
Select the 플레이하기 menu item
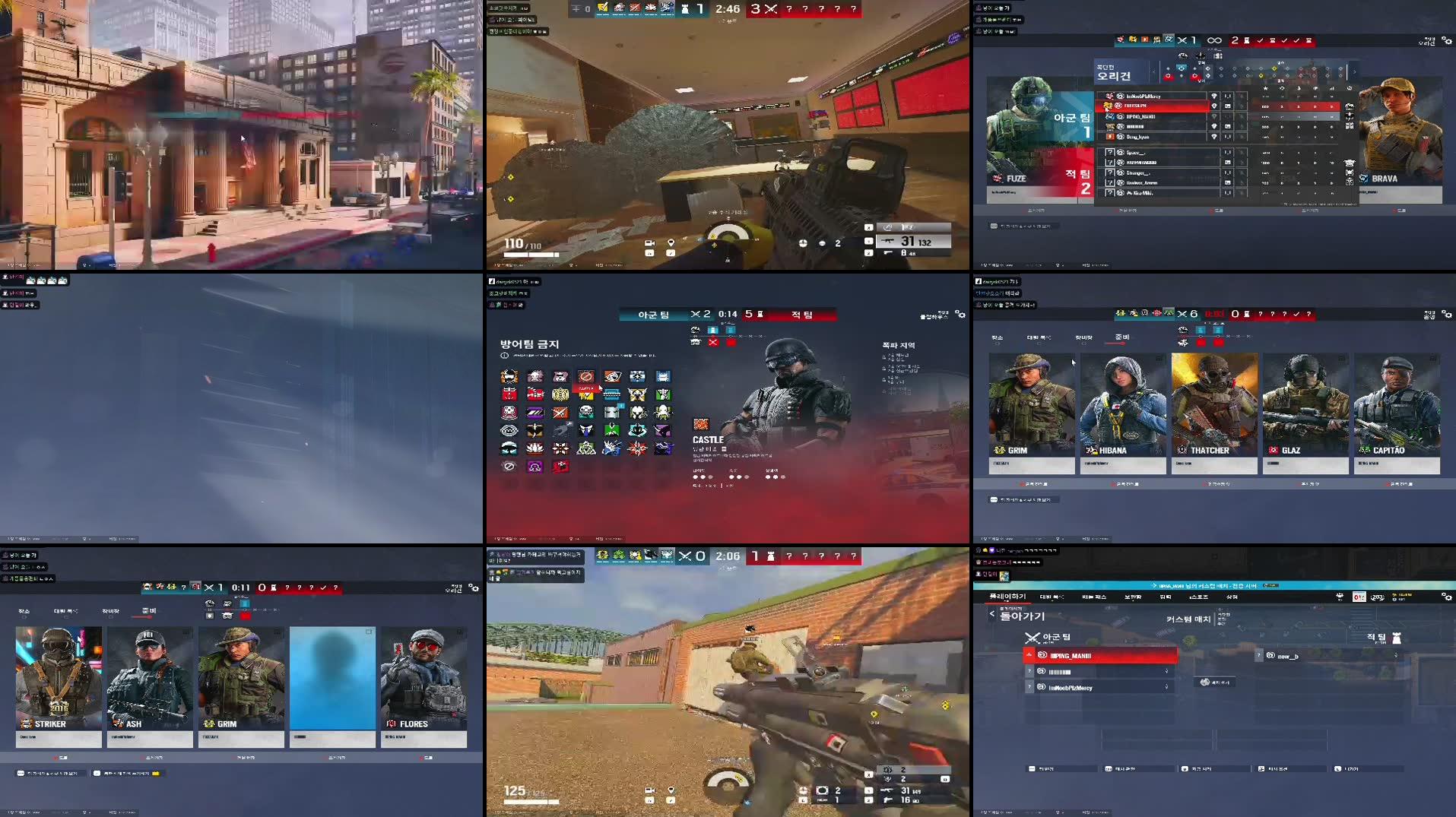coord(1008,597)
